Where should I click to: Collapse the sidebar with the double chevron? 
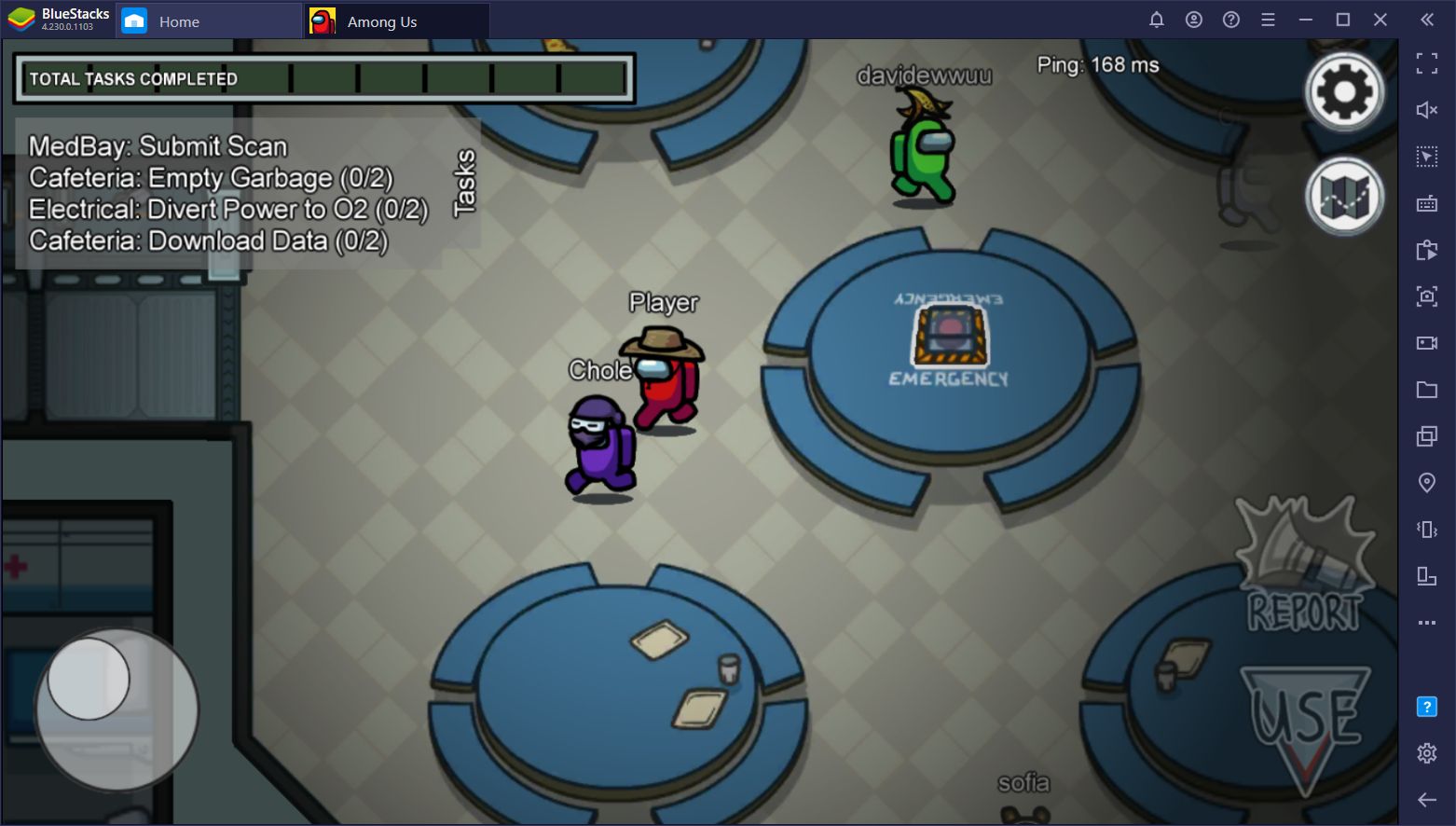[1427, 20]
